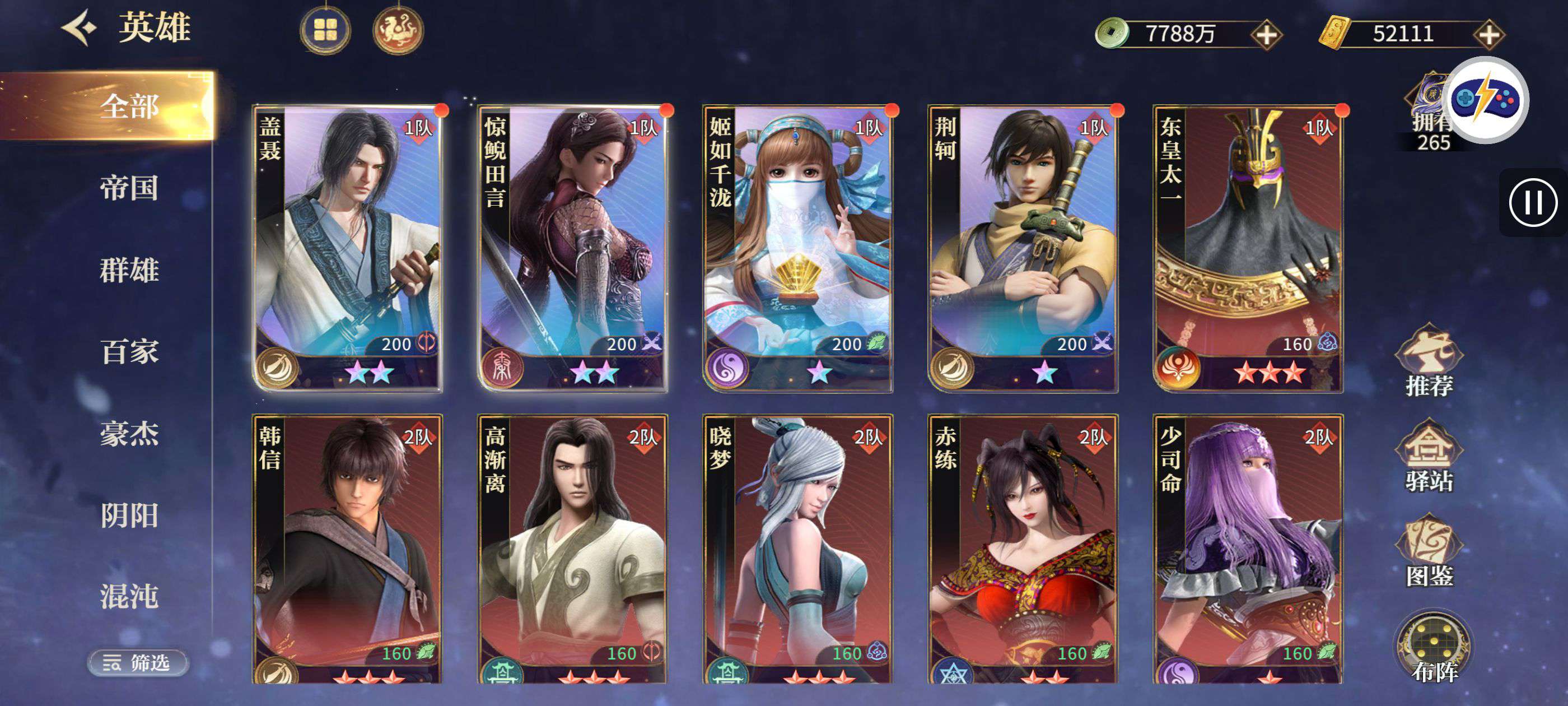Open the 晓梦 hero card
This screenshot has height=706, width=1568.
pyautogui.click(x=797, y=548)
